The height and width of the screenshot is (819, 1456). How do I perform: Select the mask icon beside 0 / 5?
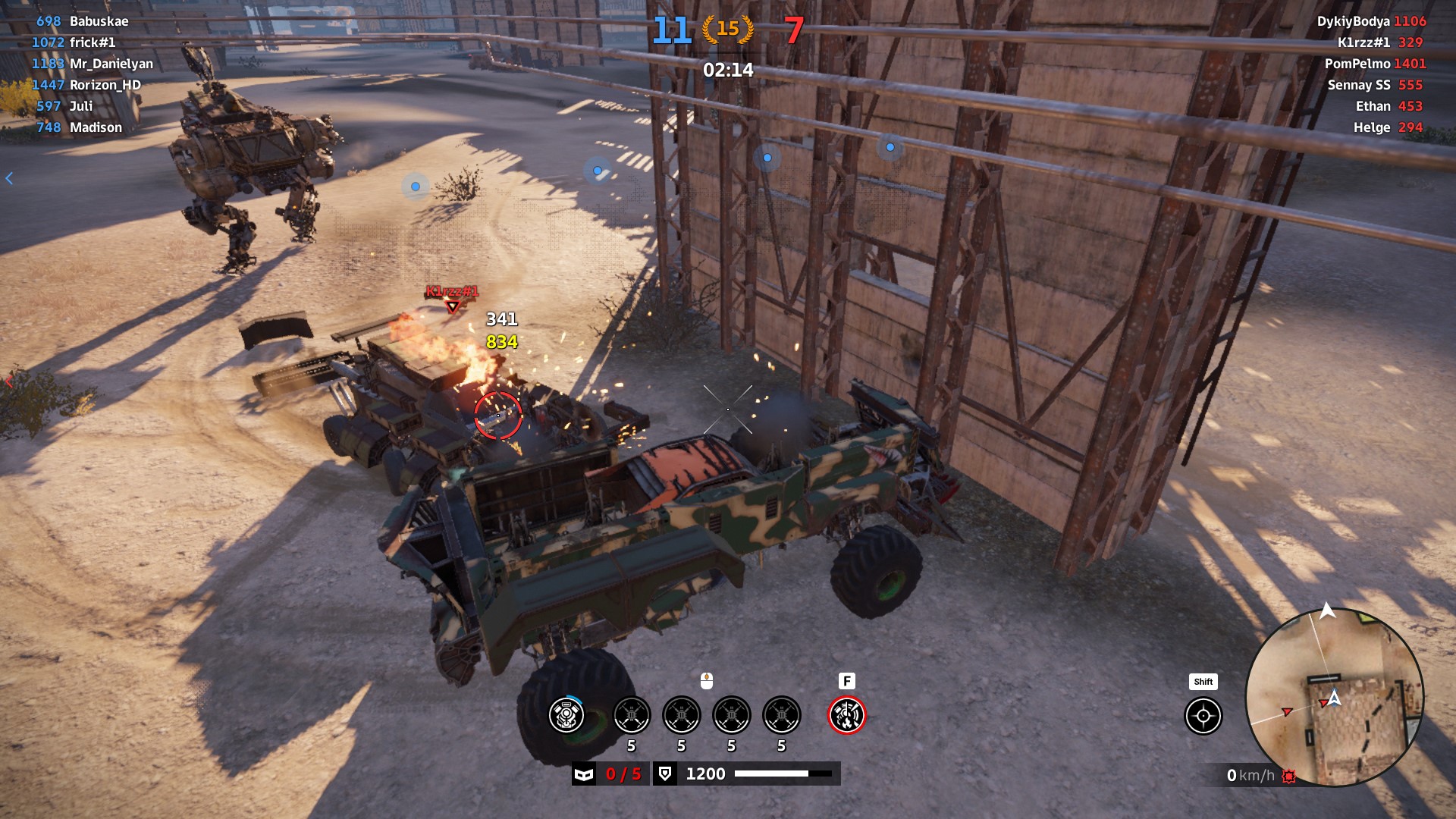584,774
